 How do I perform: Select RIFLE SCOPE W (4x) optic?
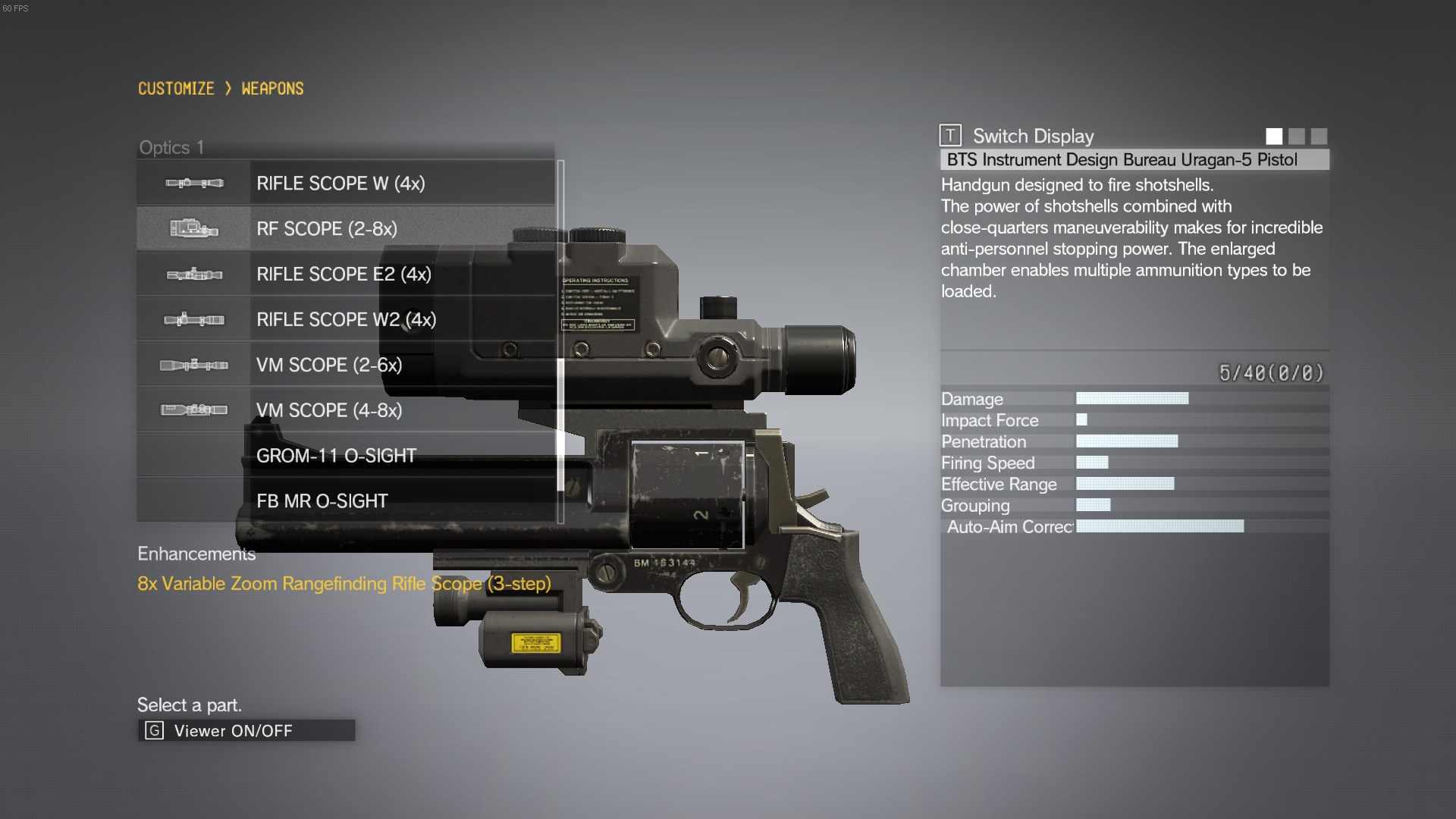(345, 183)
